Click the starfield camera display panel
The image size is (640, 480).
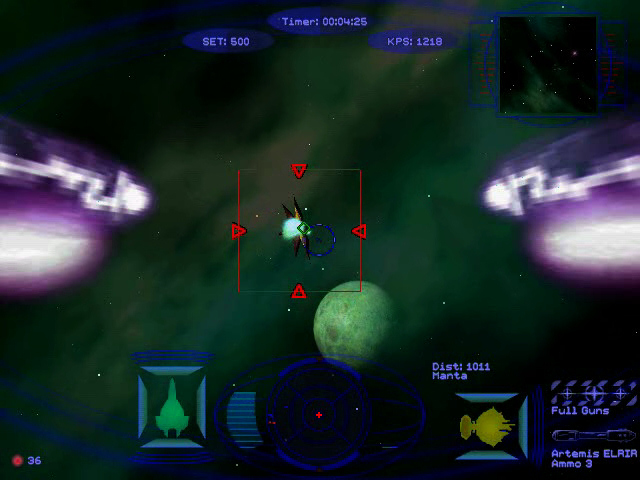click(547, 64)
